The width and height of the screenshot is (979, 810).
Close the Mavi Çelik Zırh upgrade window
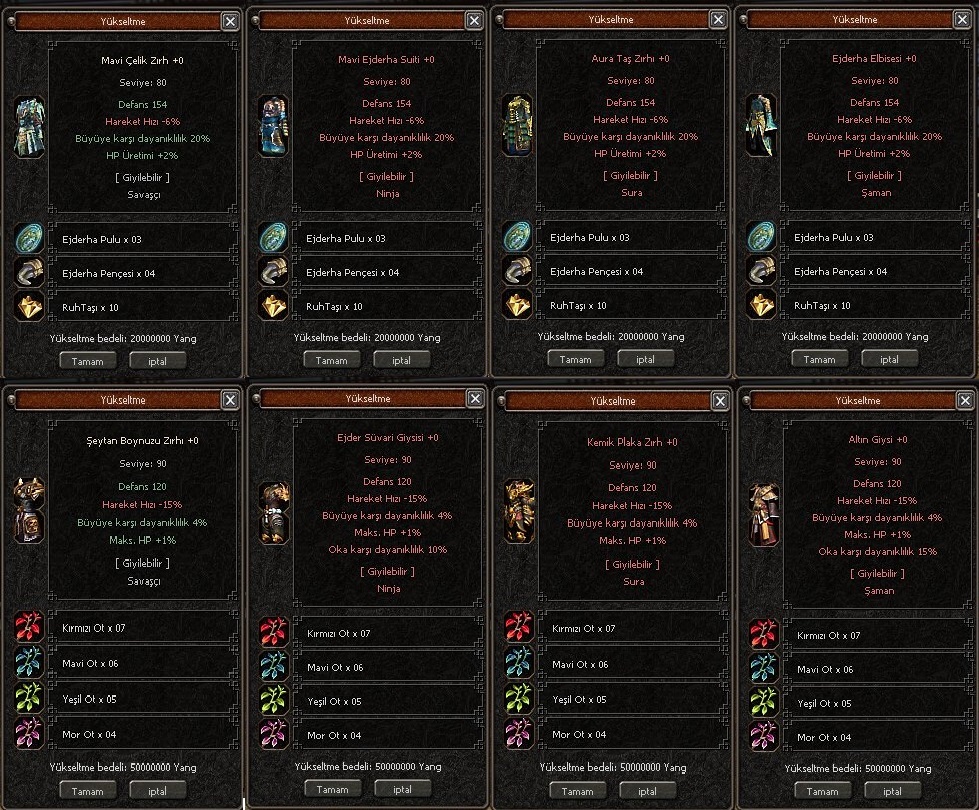230,20
